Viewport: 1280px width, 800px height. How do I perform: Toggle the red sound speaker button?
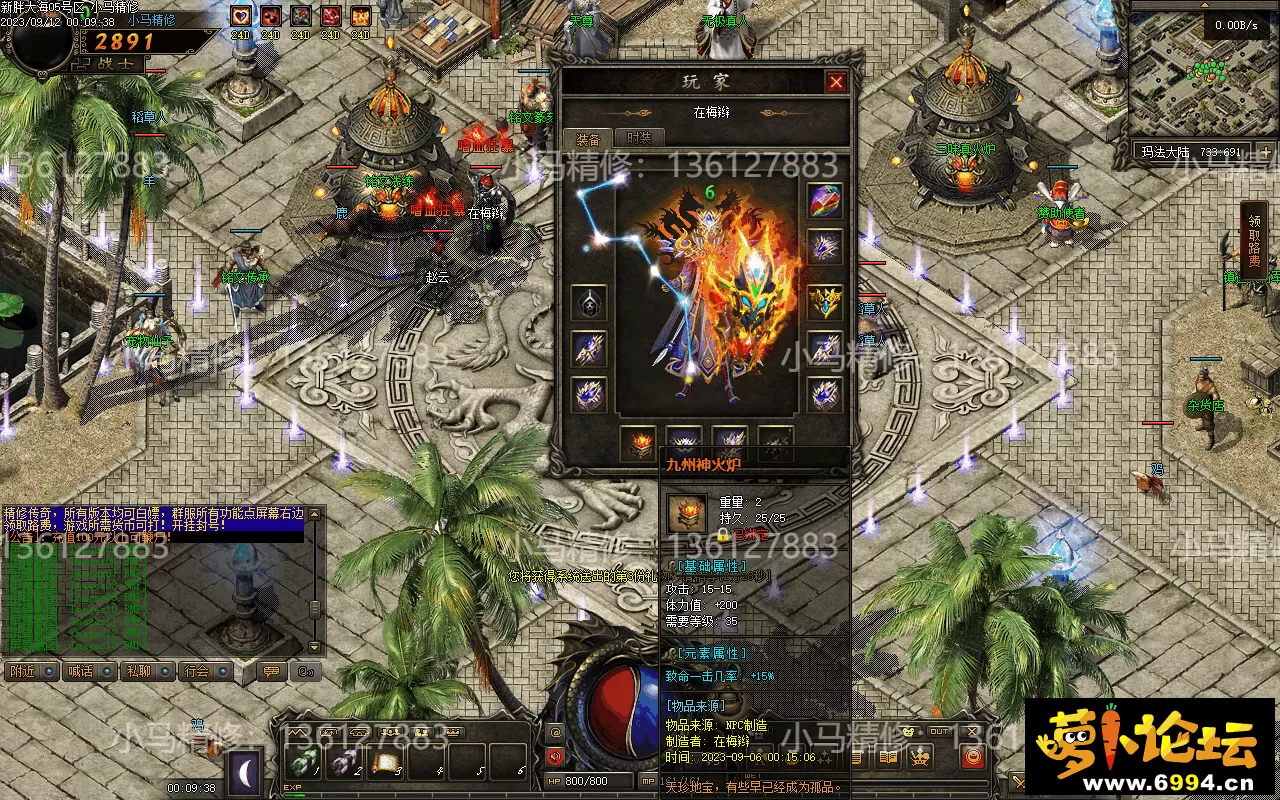click(x=556, y=756)
